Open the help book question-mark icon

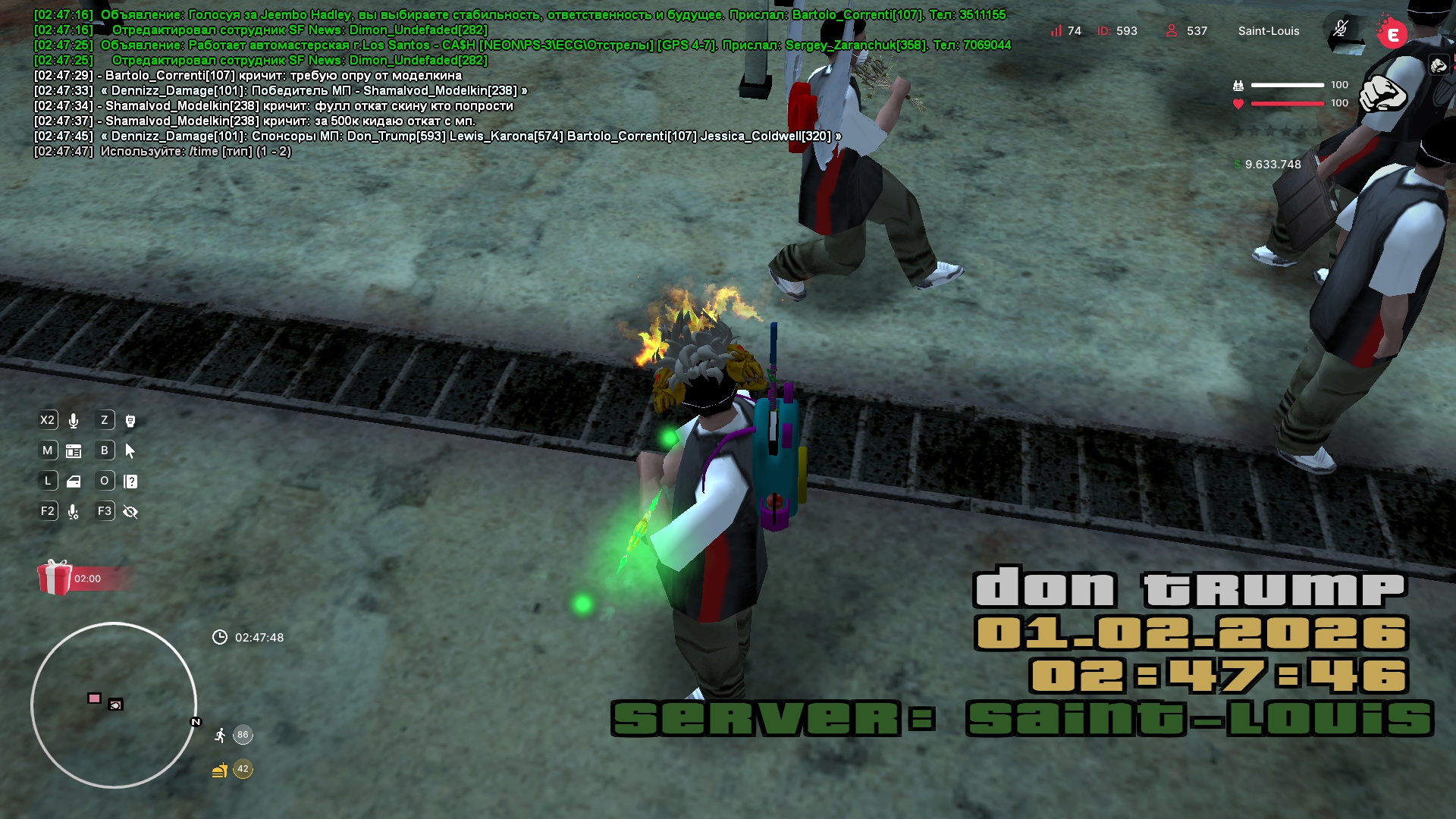pyautogui.click(x=130, y=482)
